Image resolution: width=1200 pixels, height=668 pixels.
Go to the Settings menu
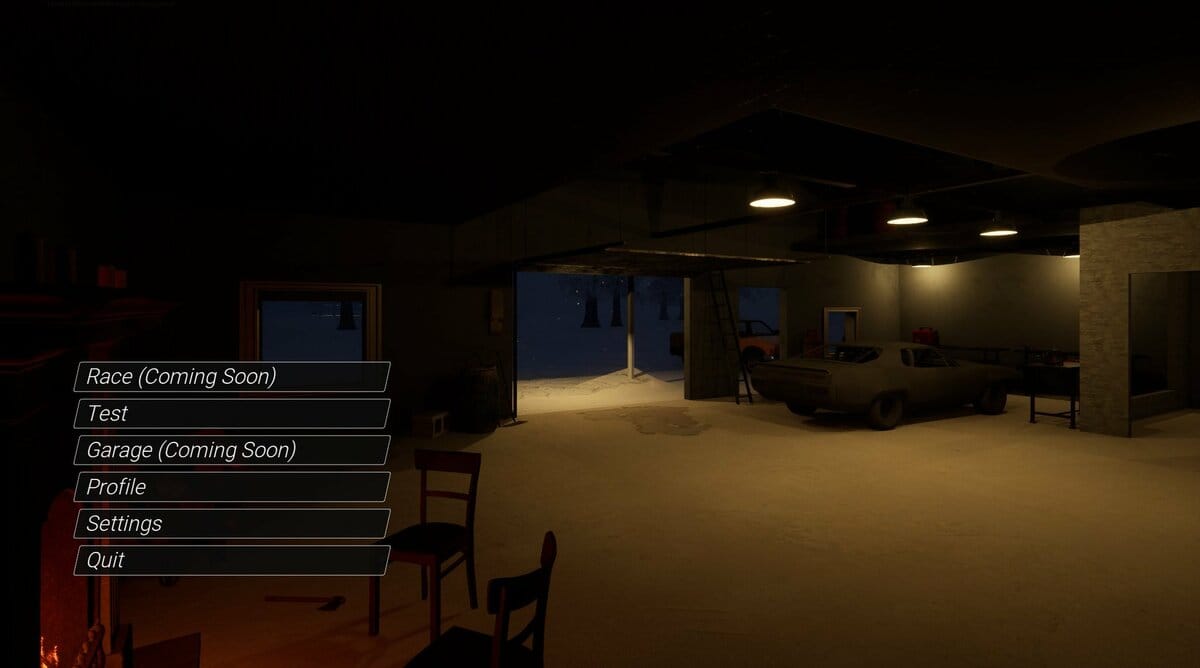click(x=231, y=523)
